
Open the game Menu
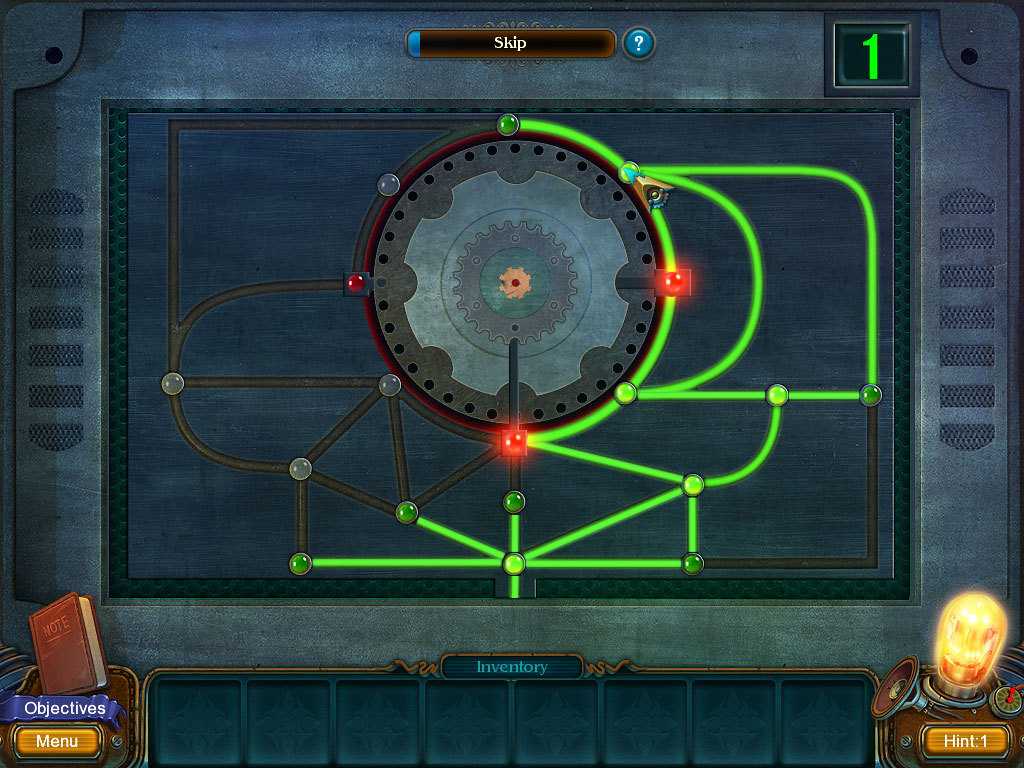click(57, 741)
